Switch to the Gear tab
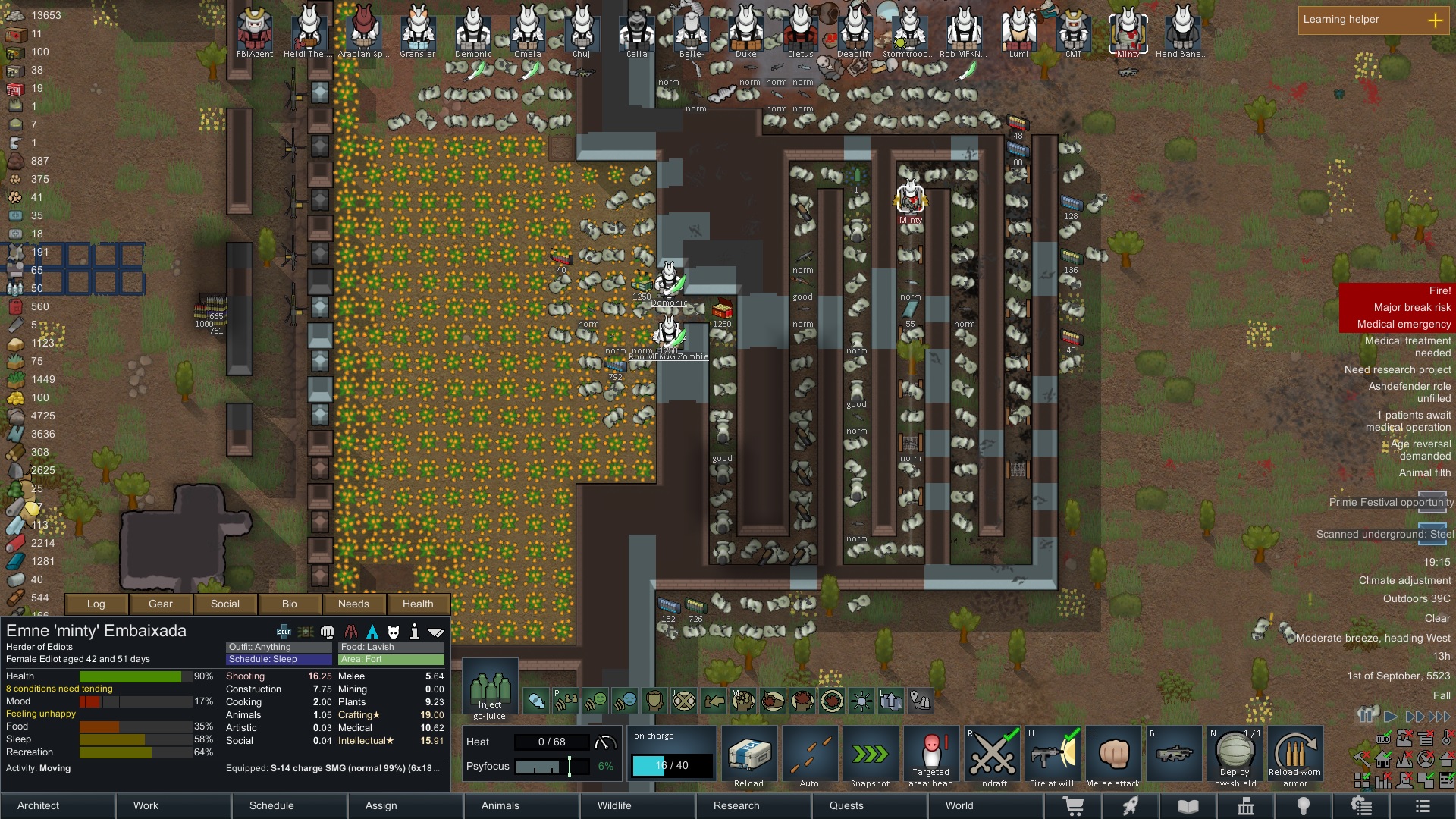 (161, 604)
